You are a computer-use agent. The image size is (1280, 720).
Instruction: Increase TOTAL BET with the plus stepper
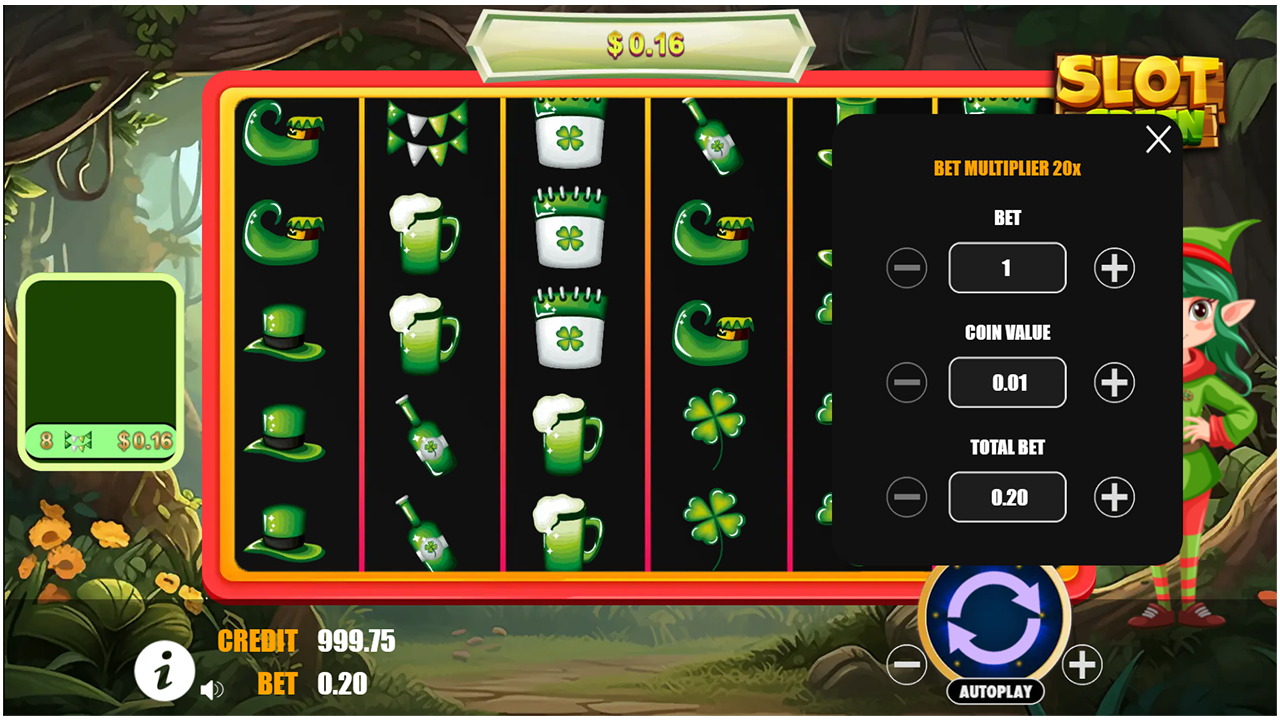pos(1113,497)
